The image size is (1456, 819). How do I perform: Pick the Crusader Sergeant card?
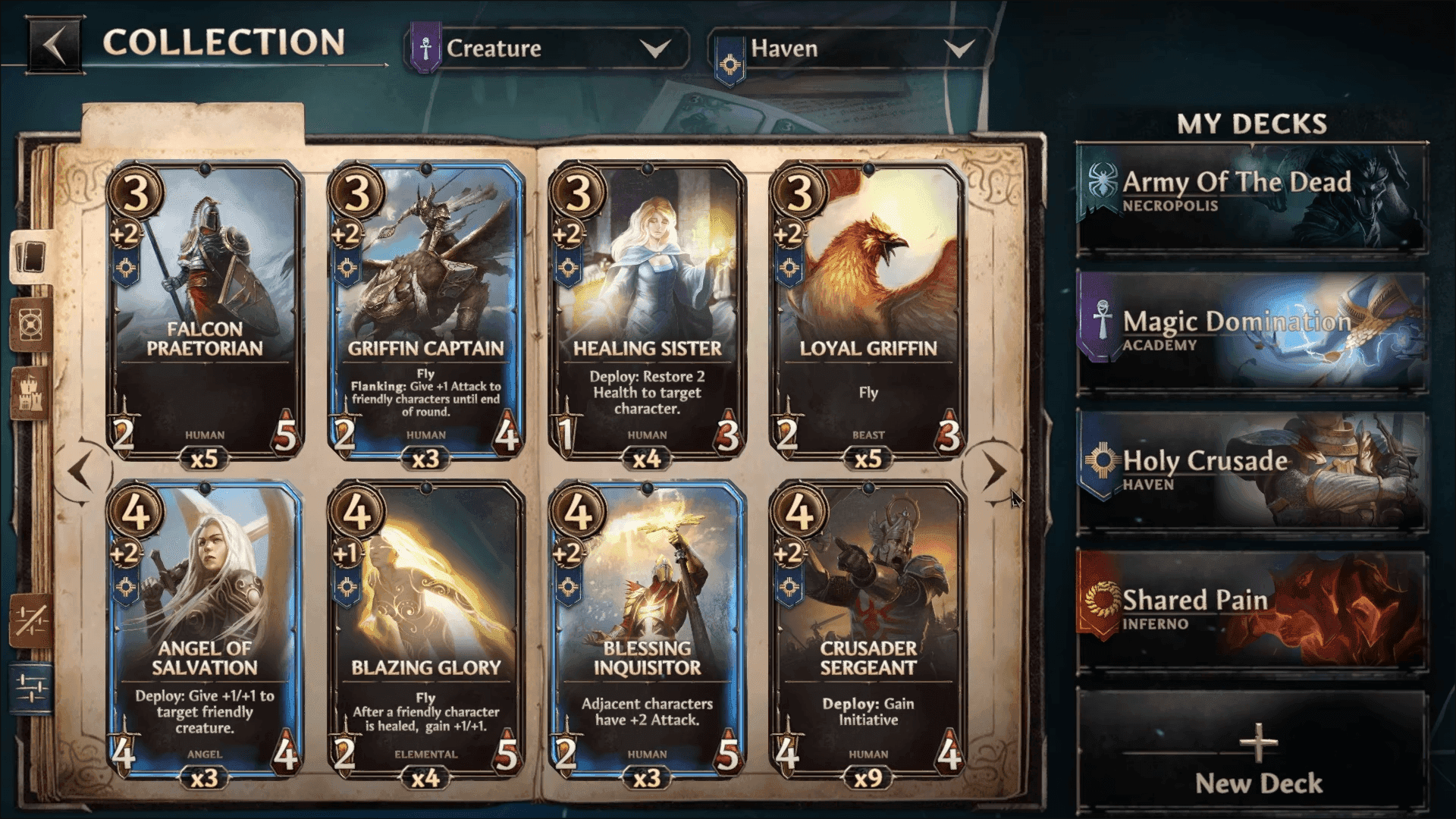click(x=868, y=629)
